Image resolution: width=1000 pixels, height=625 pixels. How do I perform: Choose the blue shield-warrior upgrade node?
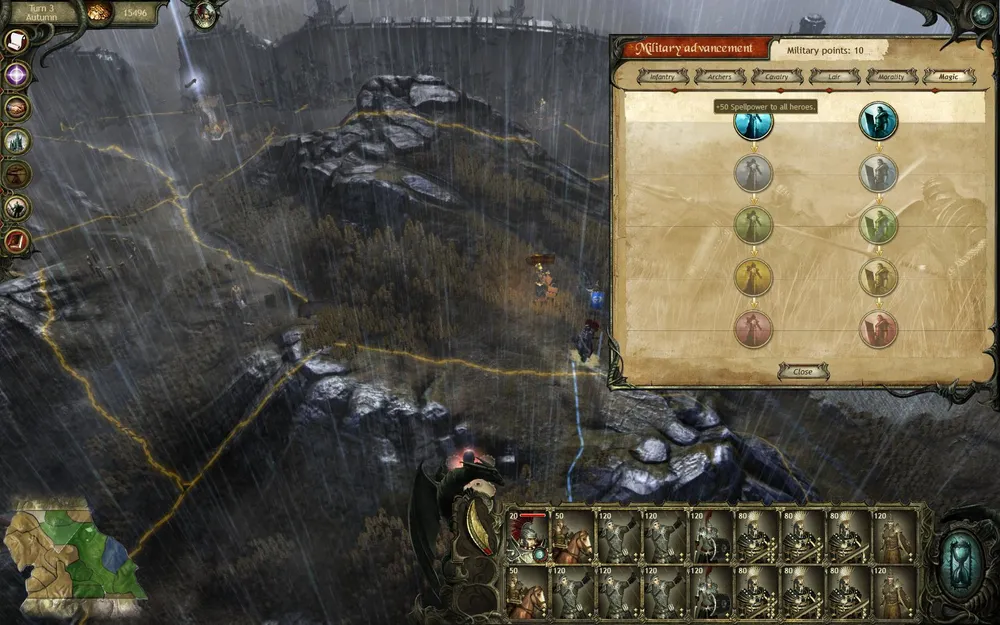click(x=754, y=123)
